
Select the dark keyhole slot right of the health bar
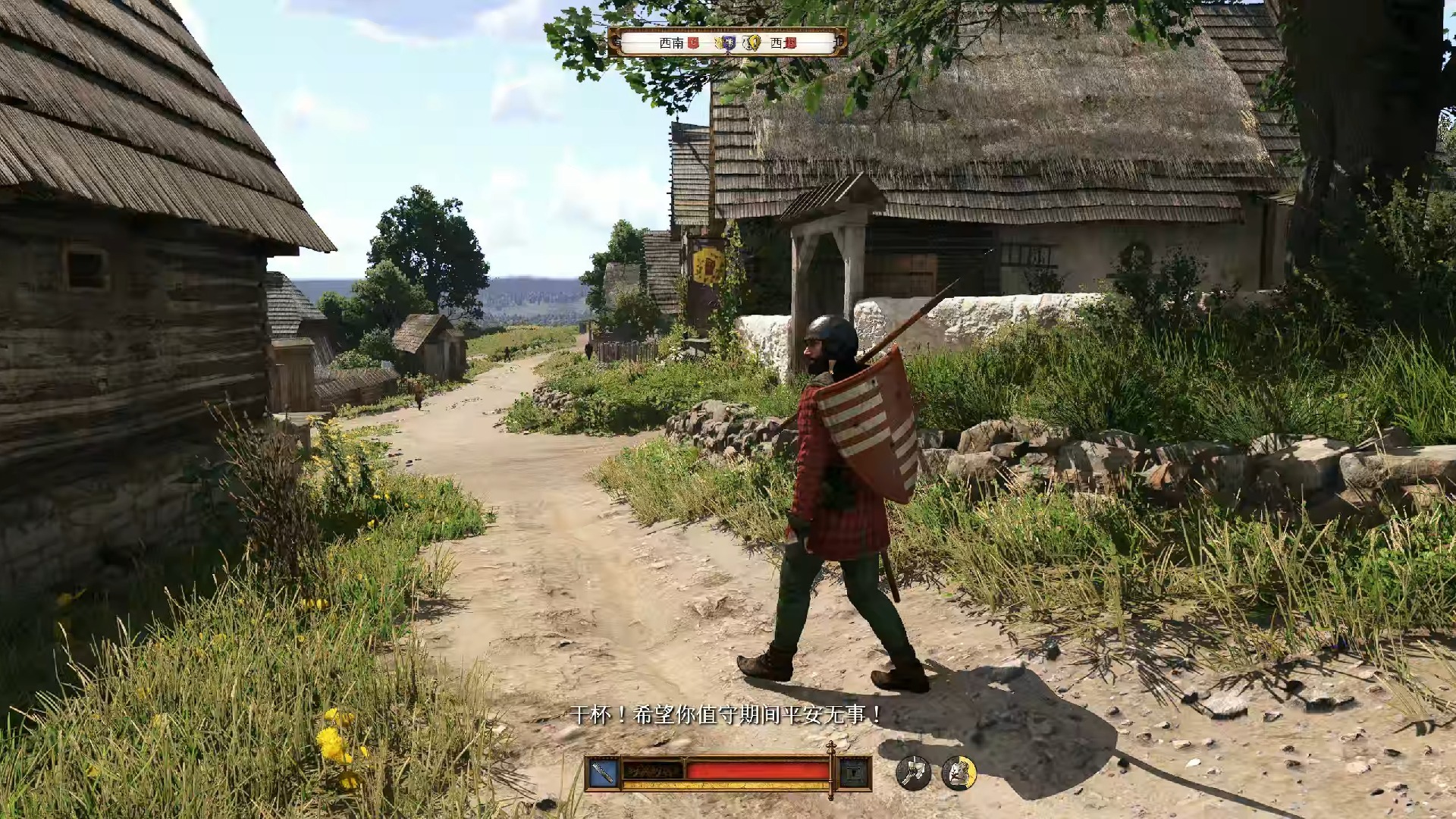pos(854,773)
